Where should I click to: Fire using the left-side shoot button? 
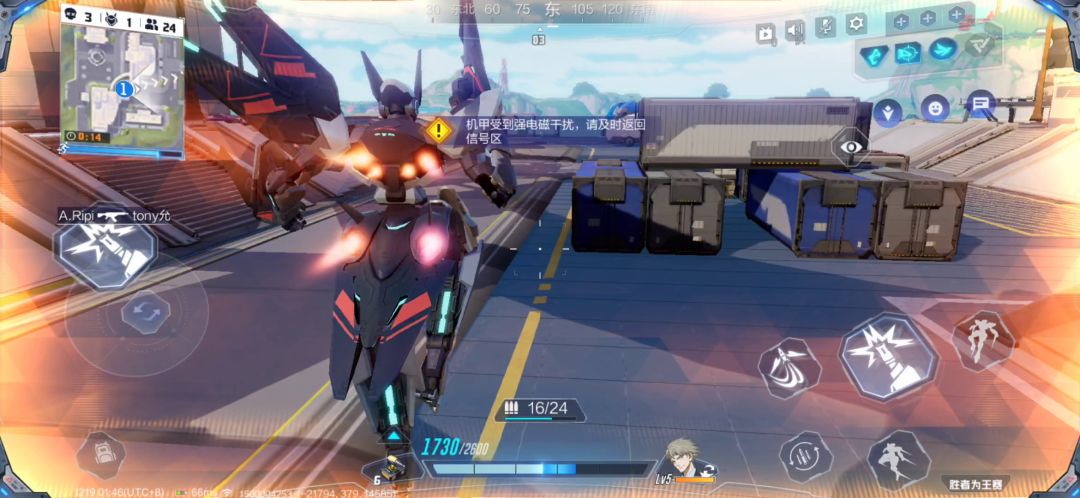click(105, 252)
